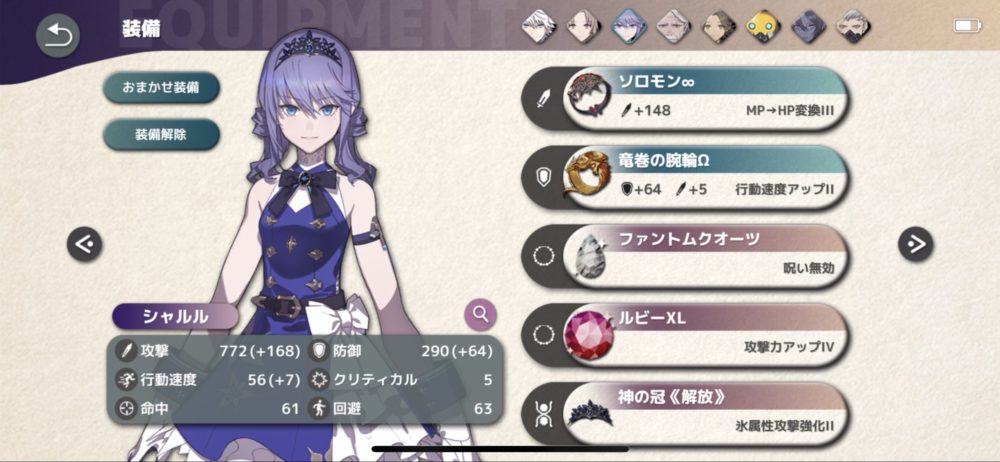Select the 竜巻の腕輪Ω armor slot
The image size is (1000, 462).
pos(700,176)
